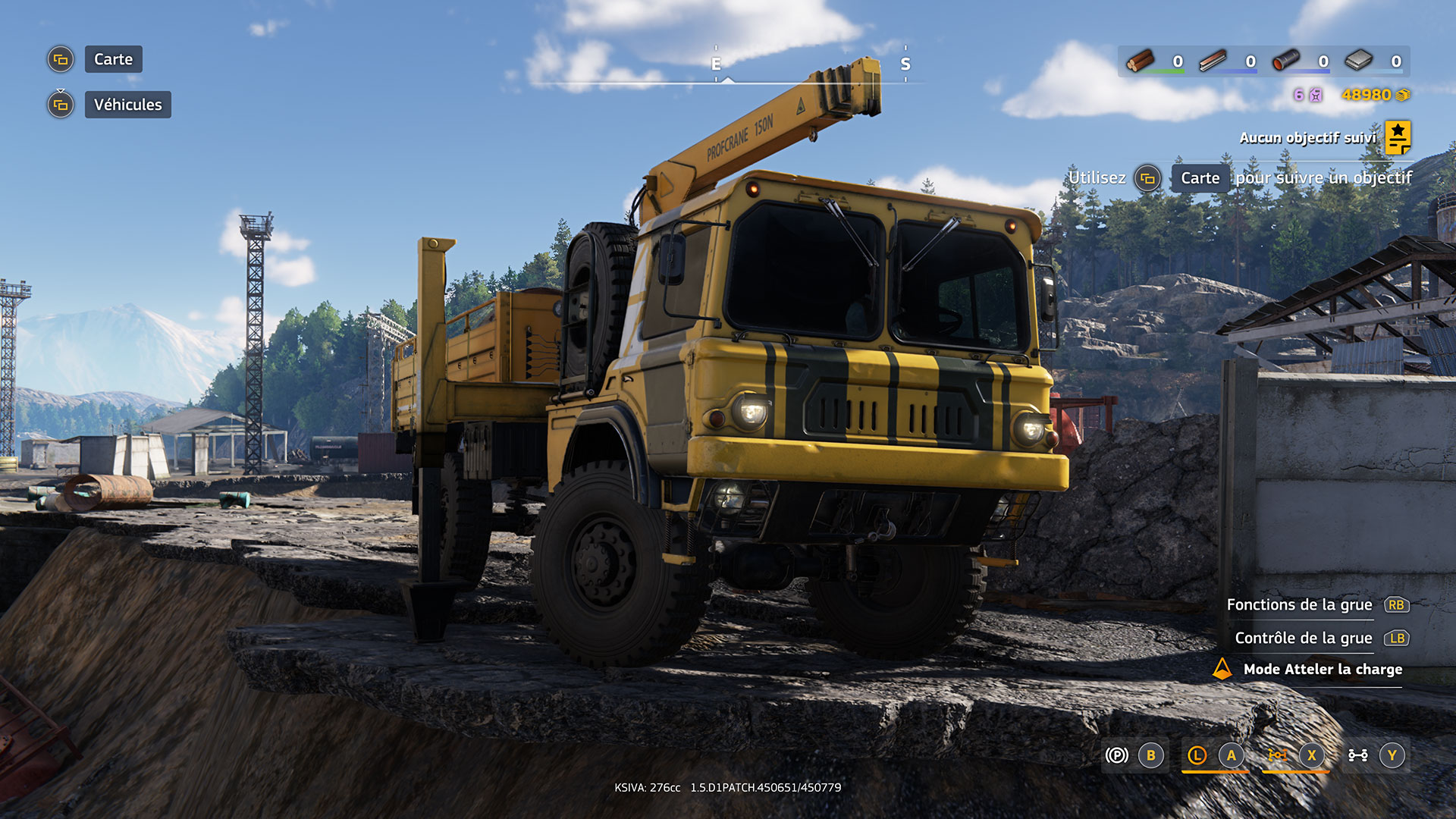Toggle the low gear L icon
This screenshot has width=1456, height=819.
[1197, 755]
